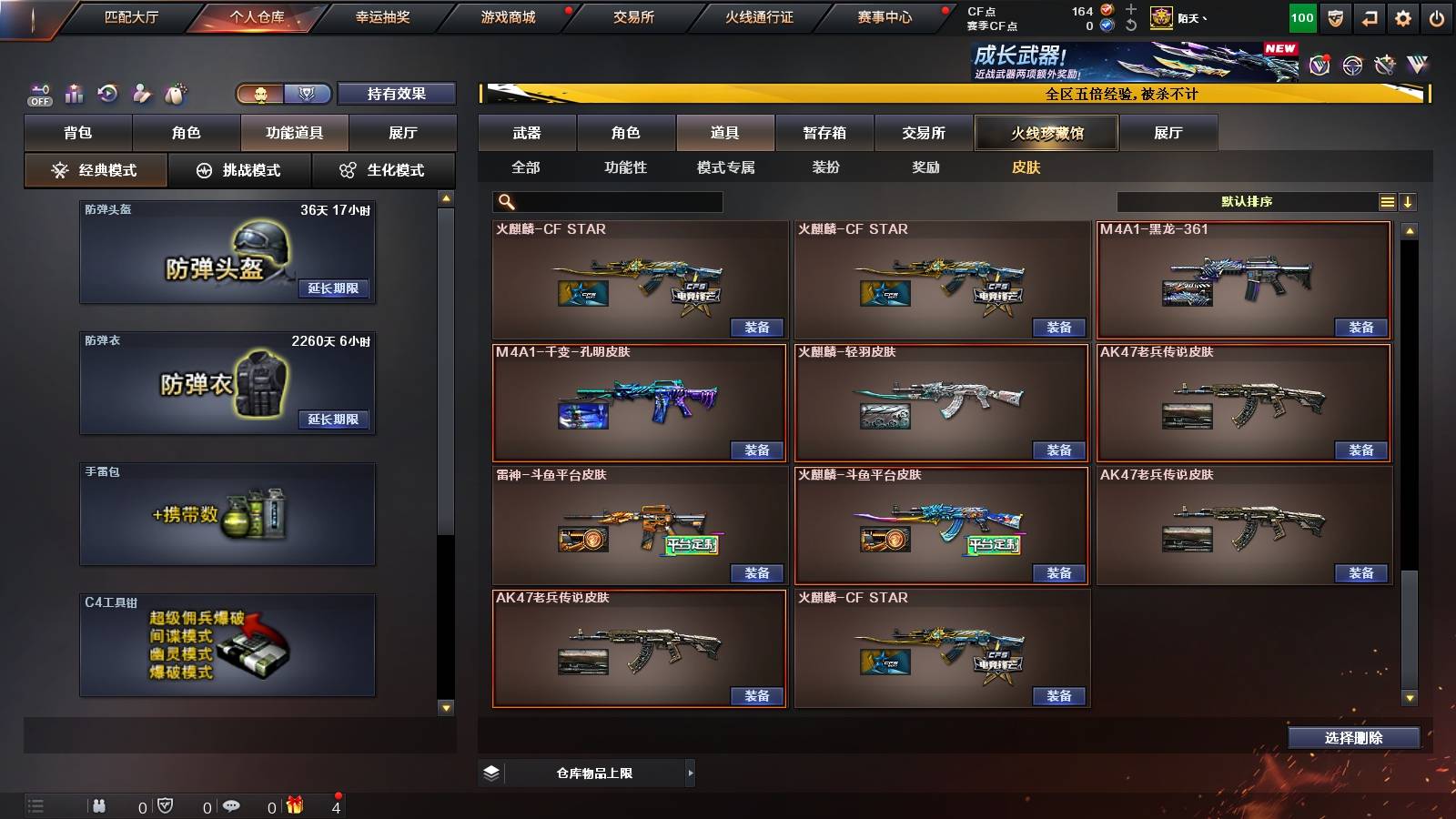This screenshot has width=1456, height=819.
Task: Click the shield icon next to the gear
Action: (1335, 16)
